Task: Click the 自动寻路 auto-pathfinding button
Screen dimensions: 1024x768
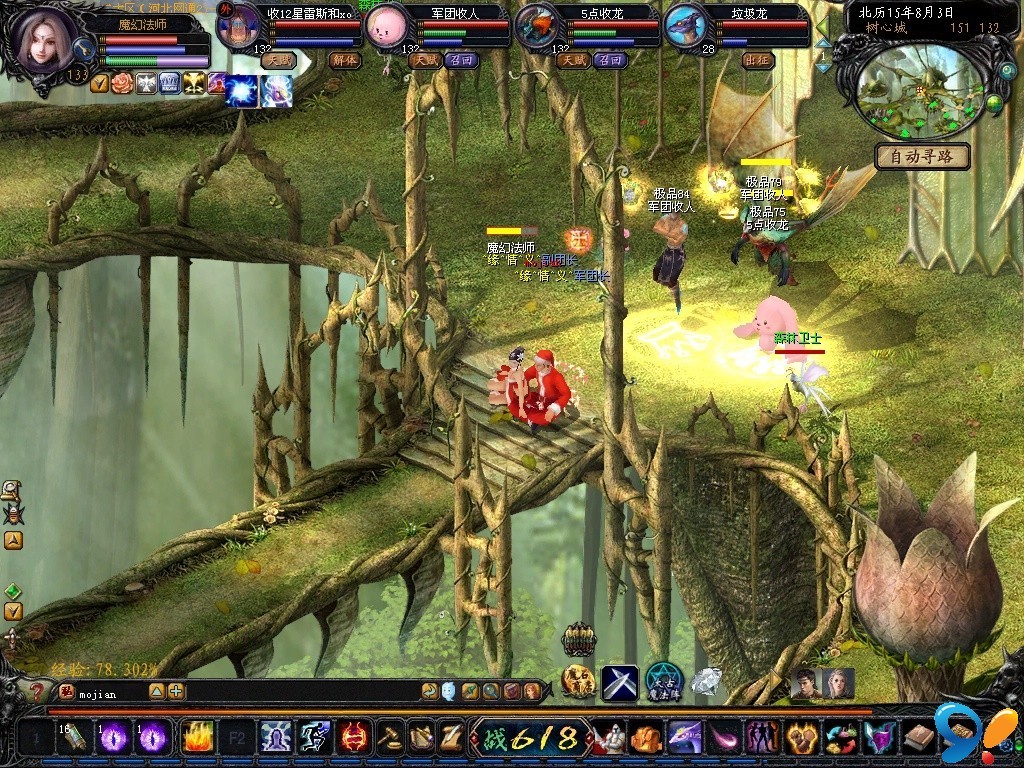Action: coord(922,156)
